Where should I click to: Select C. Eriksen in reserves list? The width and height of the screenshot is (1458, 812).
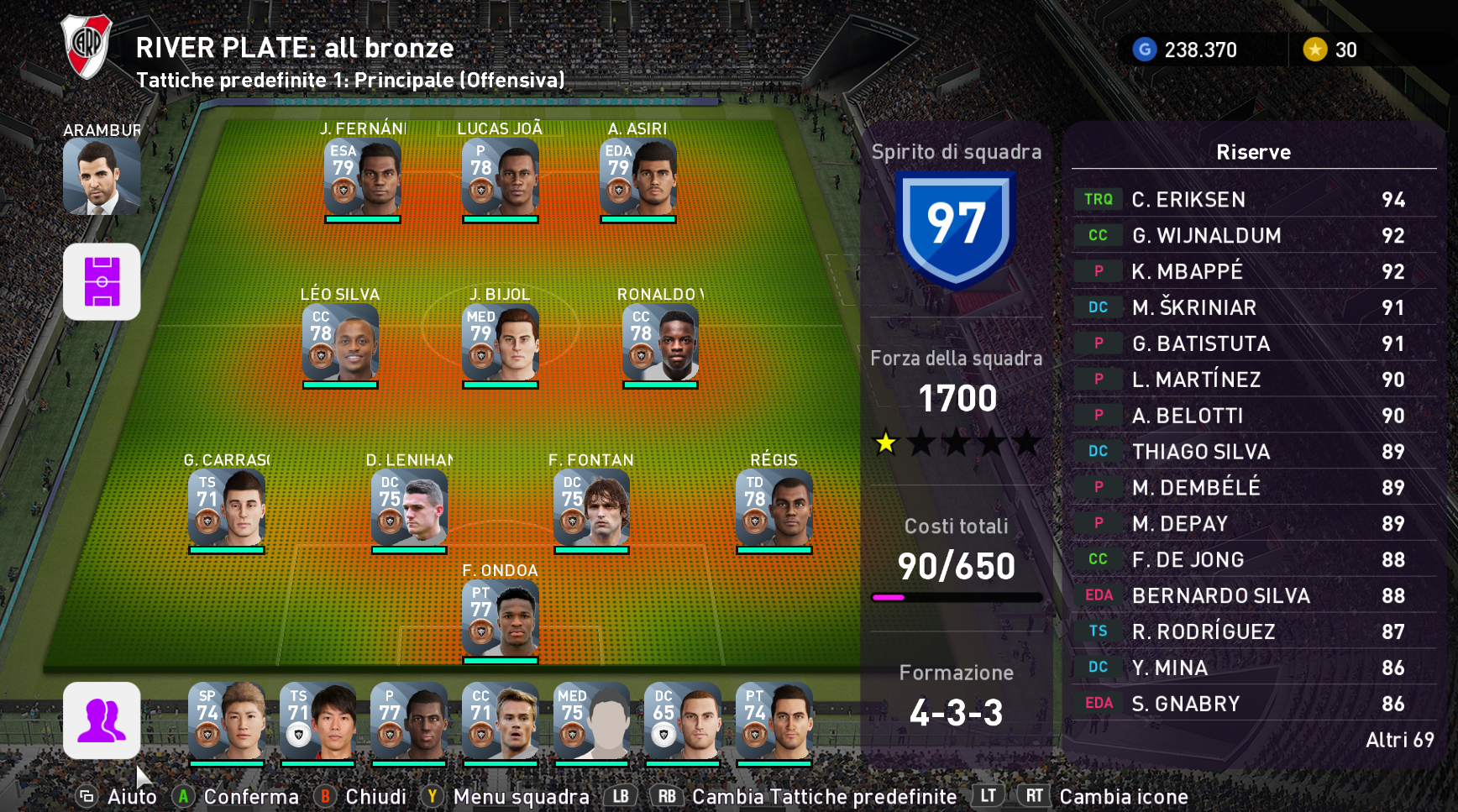click(1253, 200)
